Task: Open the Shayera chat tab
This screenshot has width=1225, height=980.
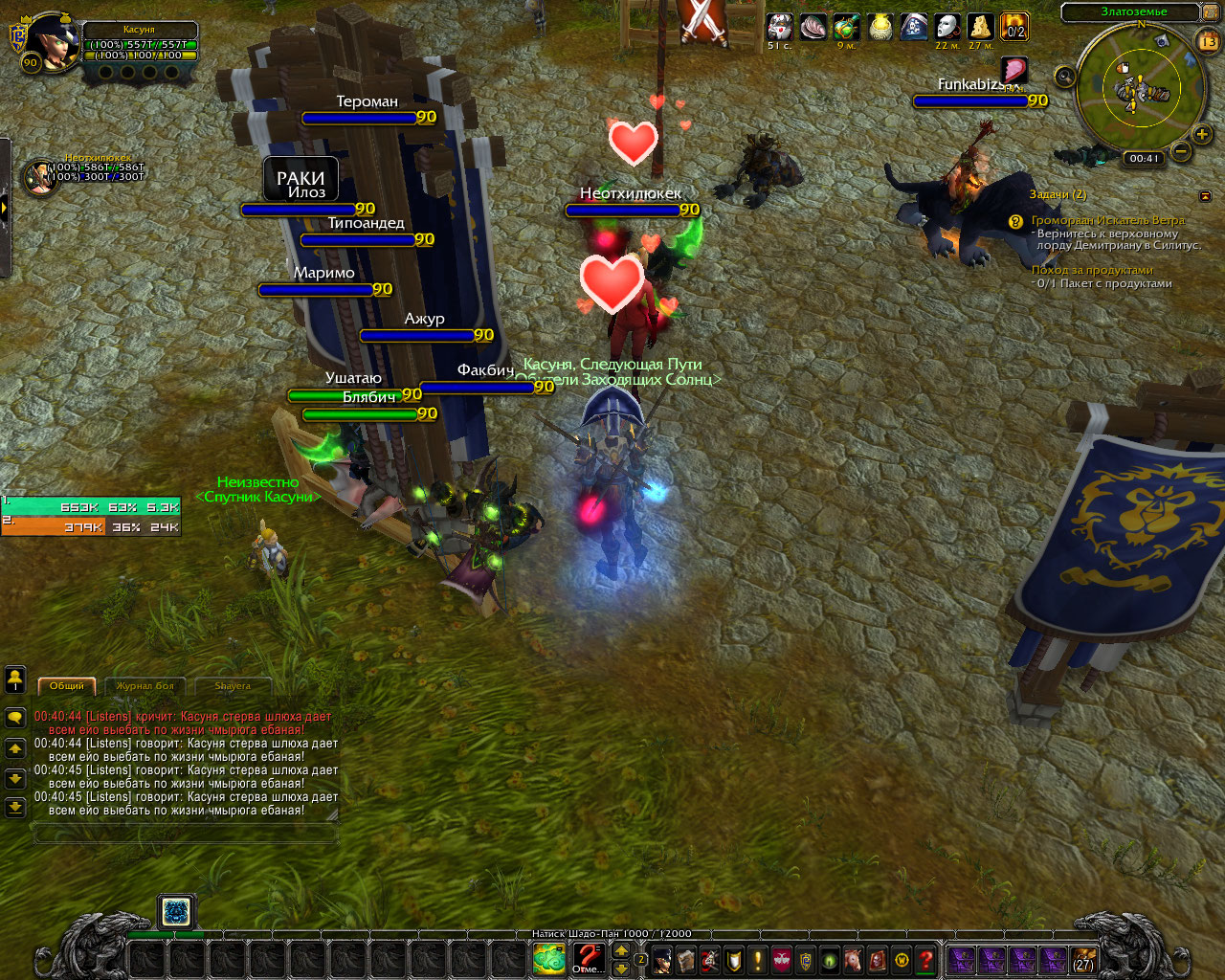Action: click(x=233, y=685)
